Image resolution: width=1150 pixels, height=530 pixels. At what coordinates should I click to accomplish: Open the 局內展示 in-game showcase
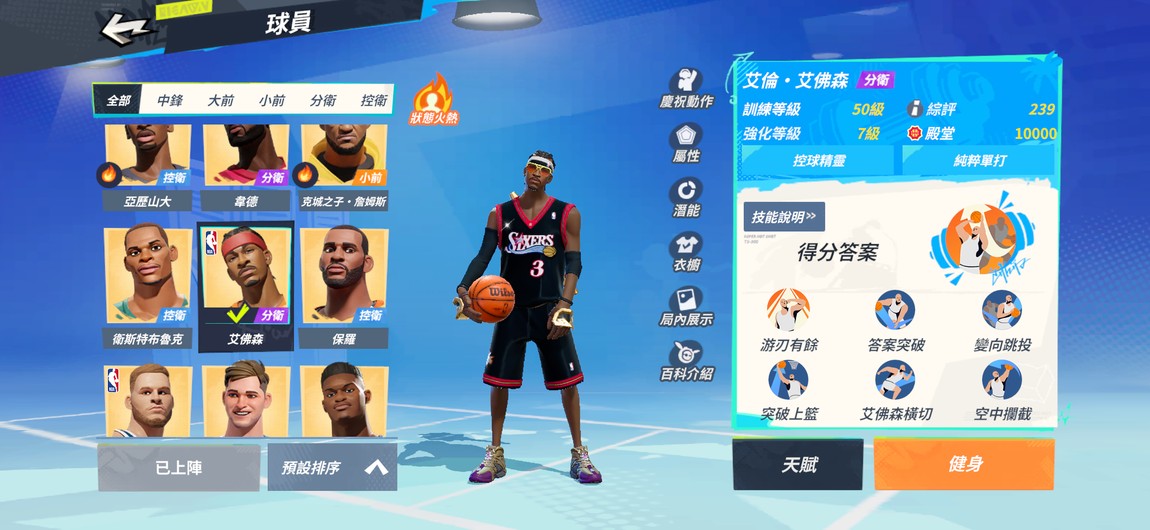coord(686,306)
